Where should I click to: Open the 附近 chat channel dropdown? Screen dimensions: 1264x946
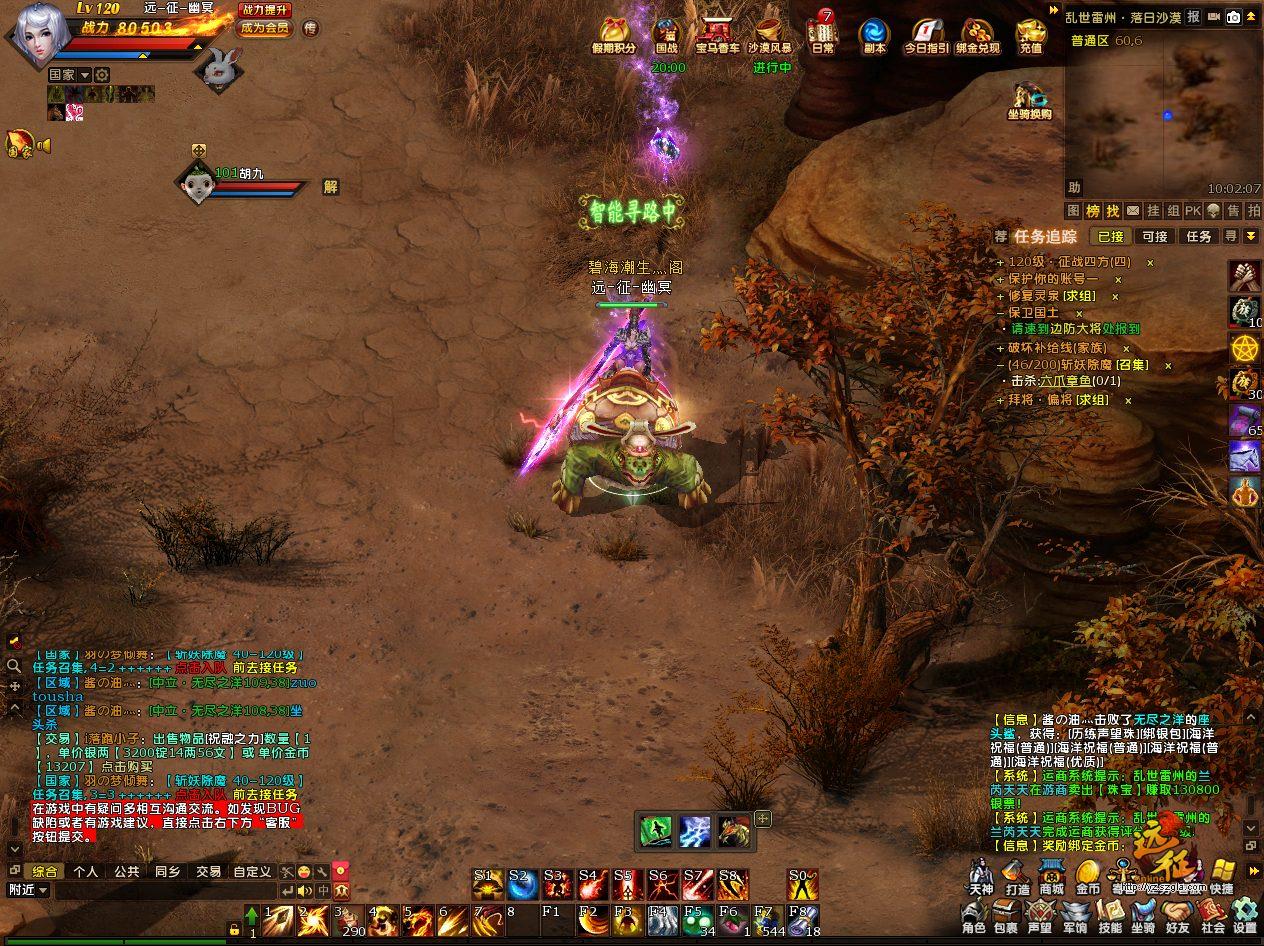coord(28,890)
